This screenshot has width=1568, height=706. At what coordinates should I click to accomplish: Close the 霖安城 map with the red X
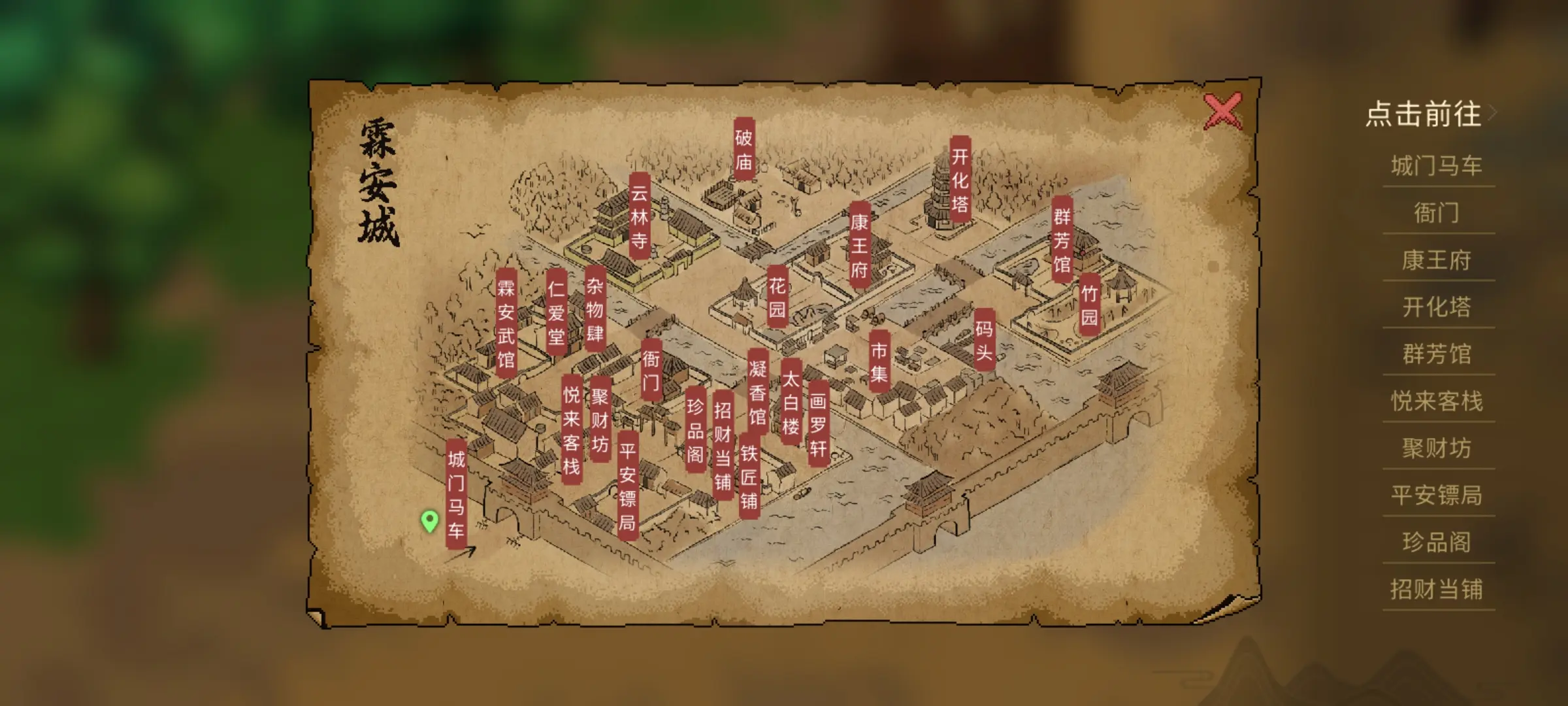1222,111
